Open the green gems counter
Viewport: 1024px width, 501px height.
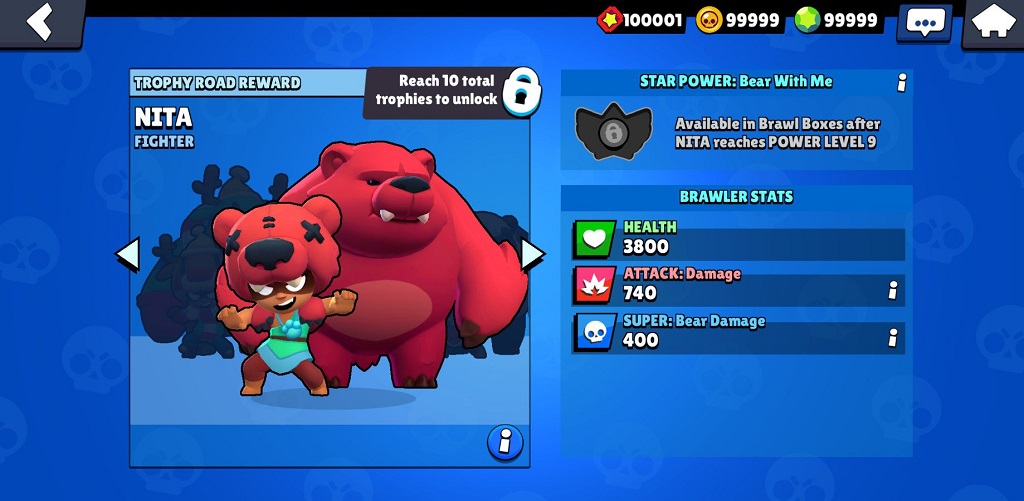tap(837, 20)
